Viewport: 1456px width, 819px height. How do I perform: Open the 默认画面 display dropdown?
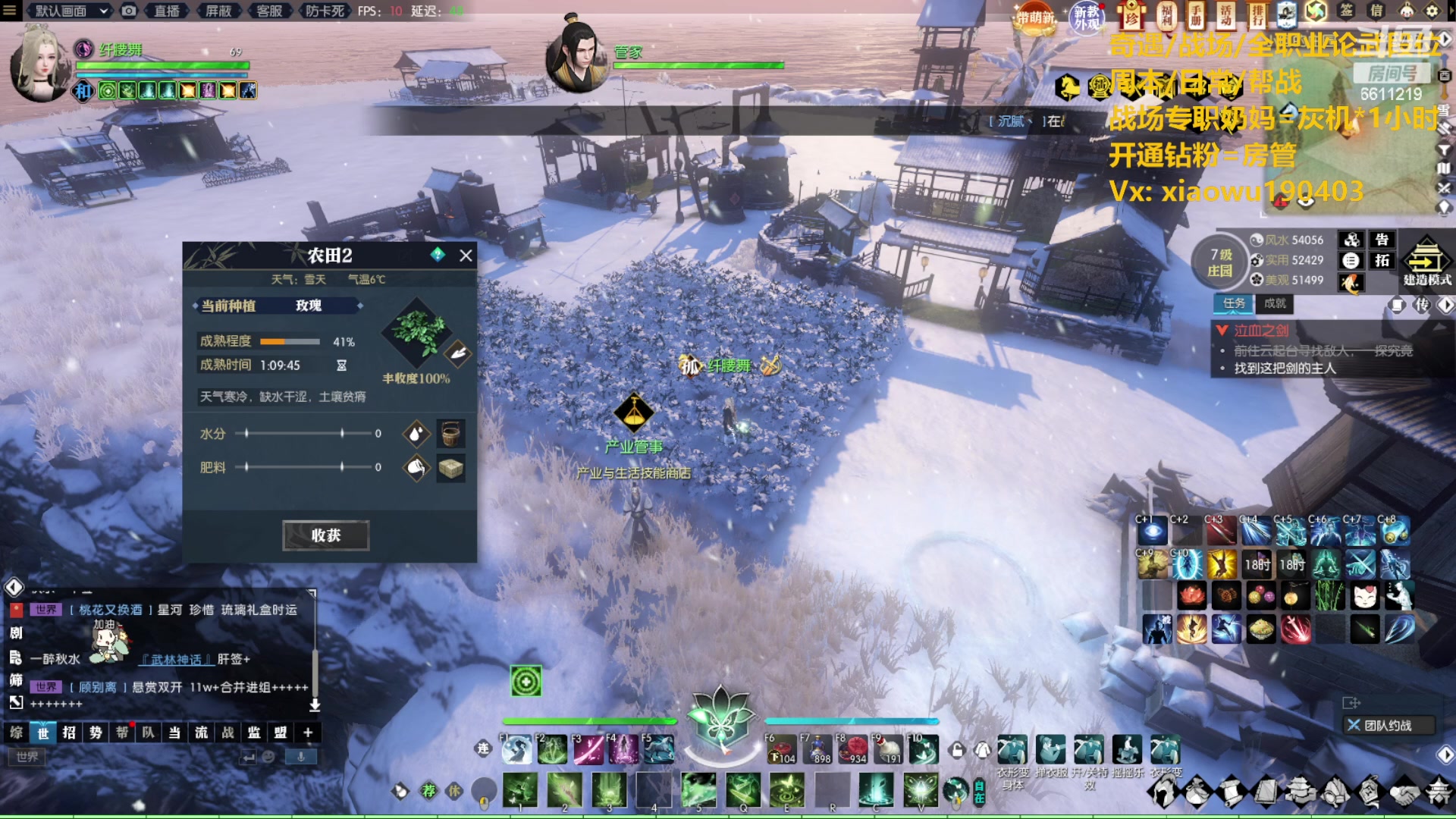tap(71, 11)
